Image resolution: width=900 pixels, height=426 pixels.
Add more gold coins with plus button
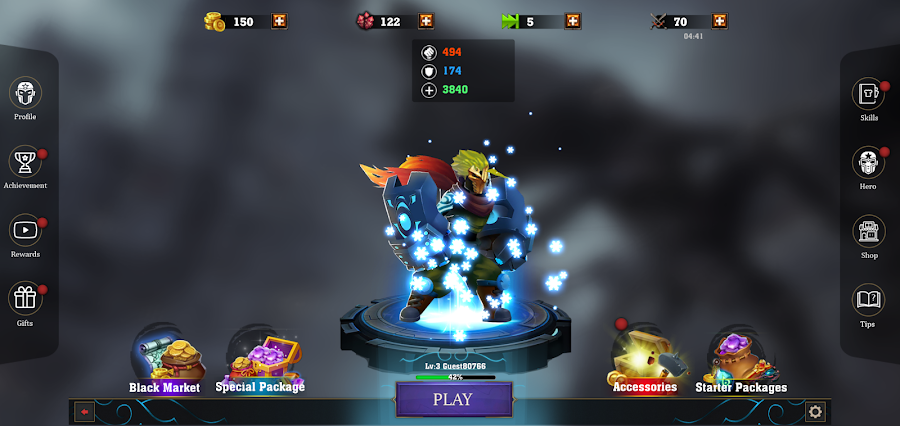[279, 21]
